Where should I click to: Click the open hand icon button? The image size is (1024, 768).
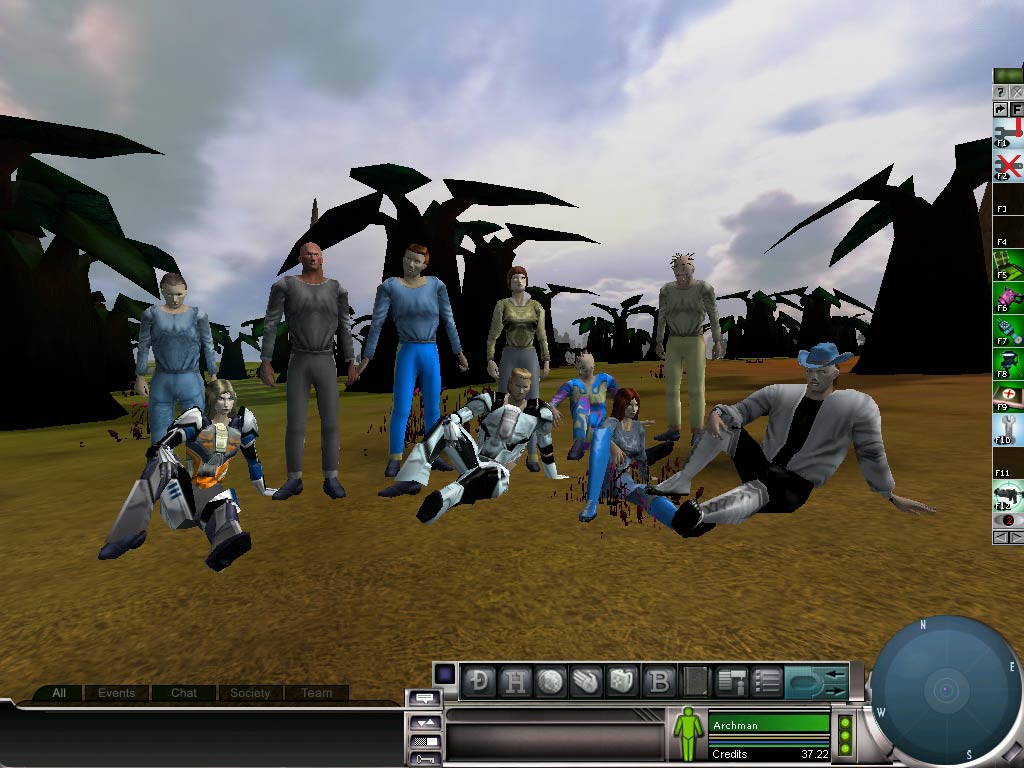[585, 681]
